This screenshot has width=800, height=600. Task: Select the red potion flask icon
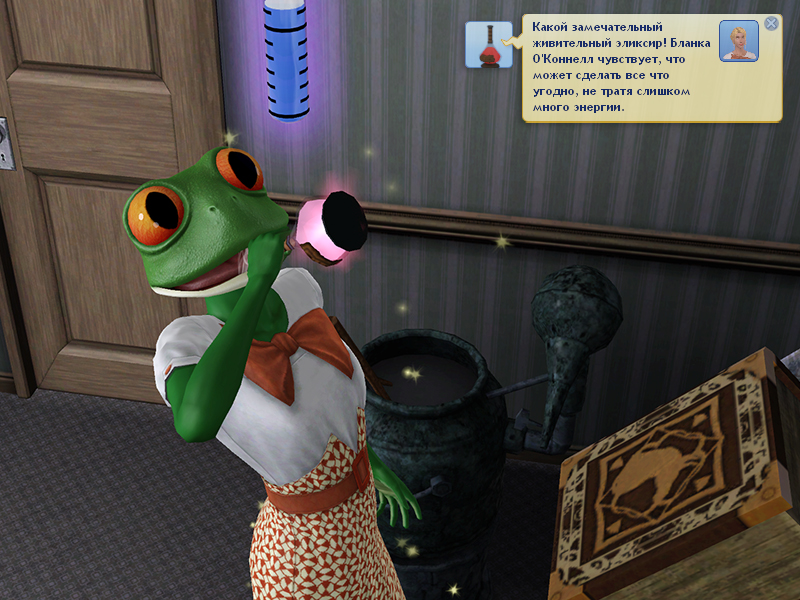tap(489, 45)
